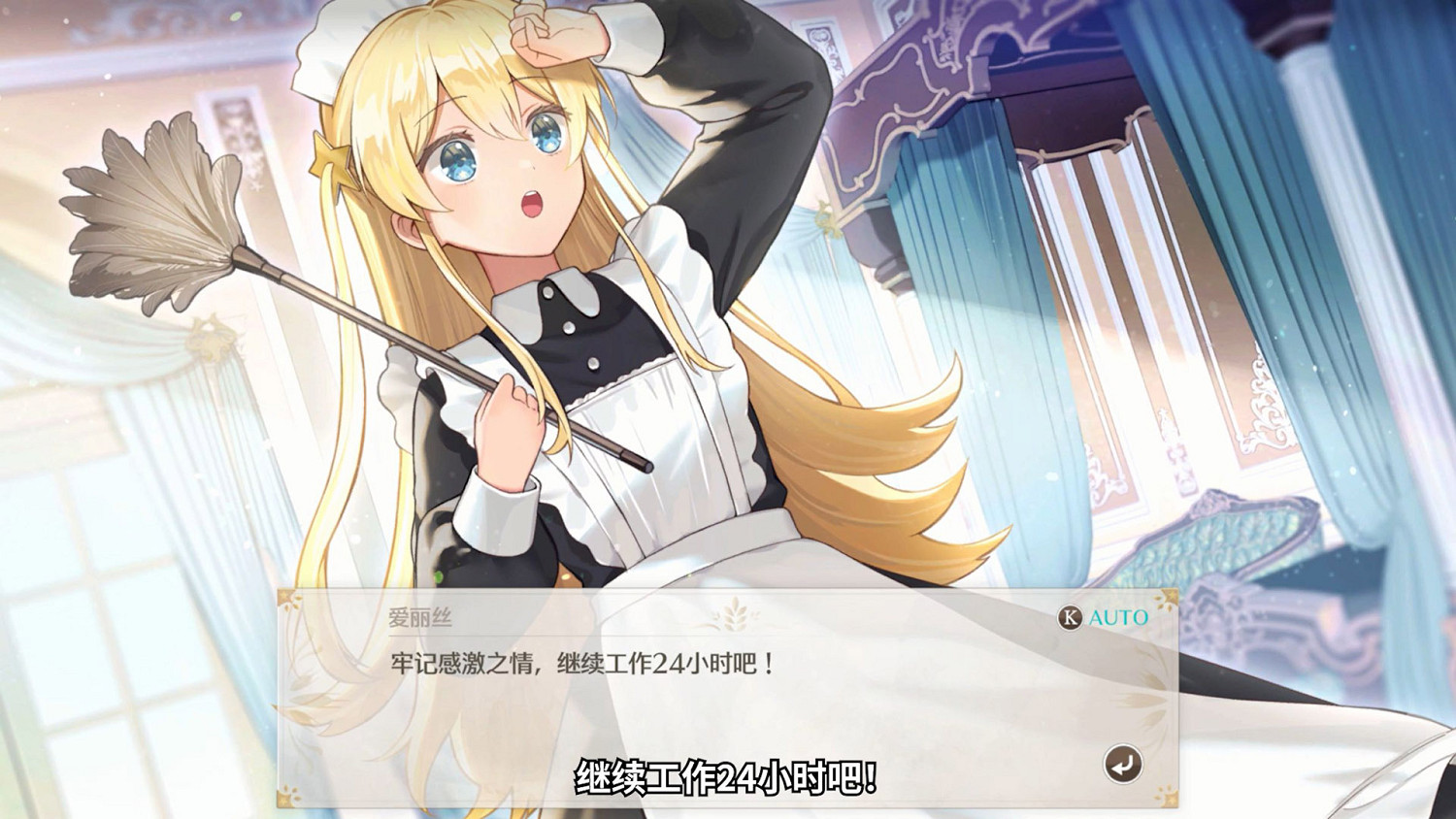Click the dark circle around the return arrow
1456x819 pixels.
pyautogui.click(x=1124, y=763)
